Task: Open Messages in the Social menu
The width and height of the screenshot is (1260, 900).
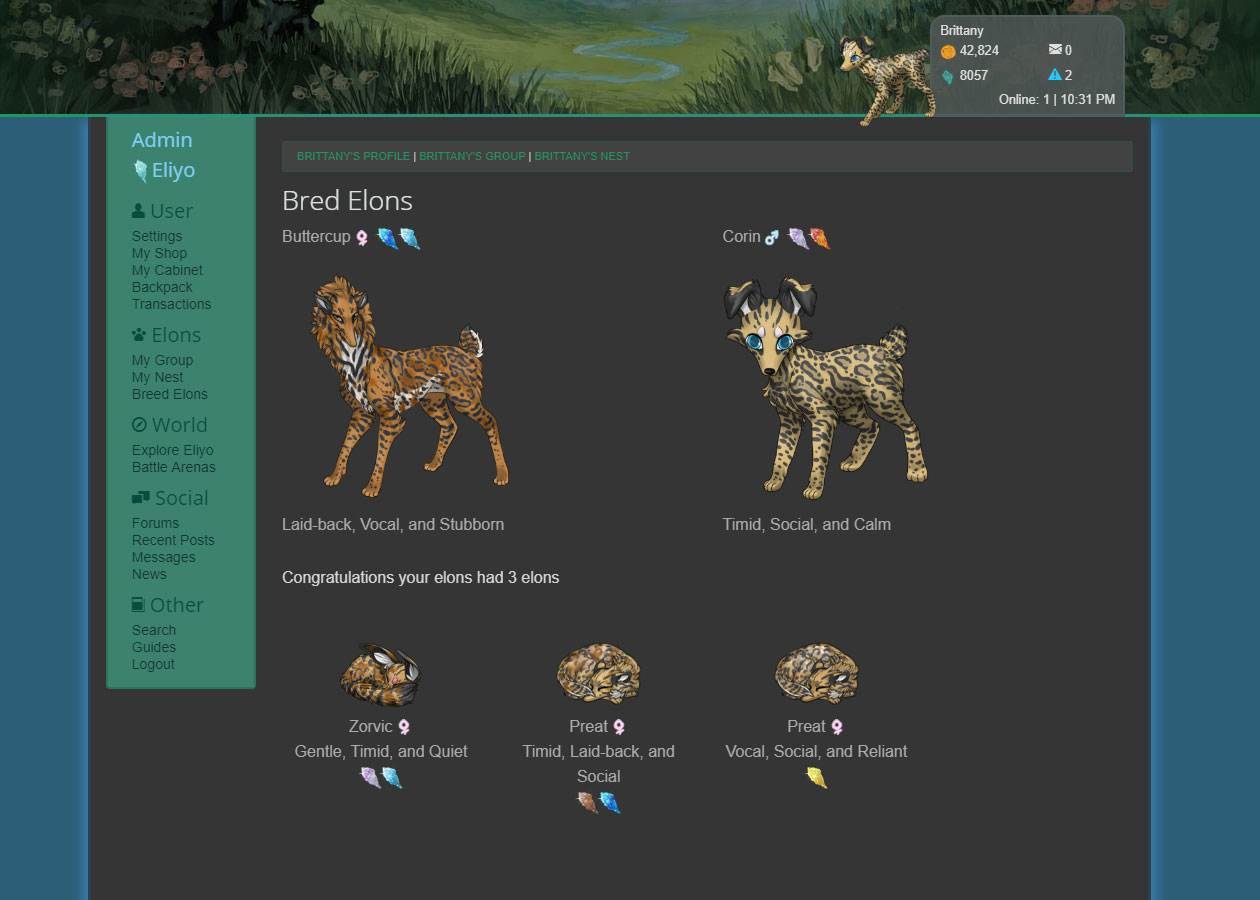Action: (x=163, y=557)
